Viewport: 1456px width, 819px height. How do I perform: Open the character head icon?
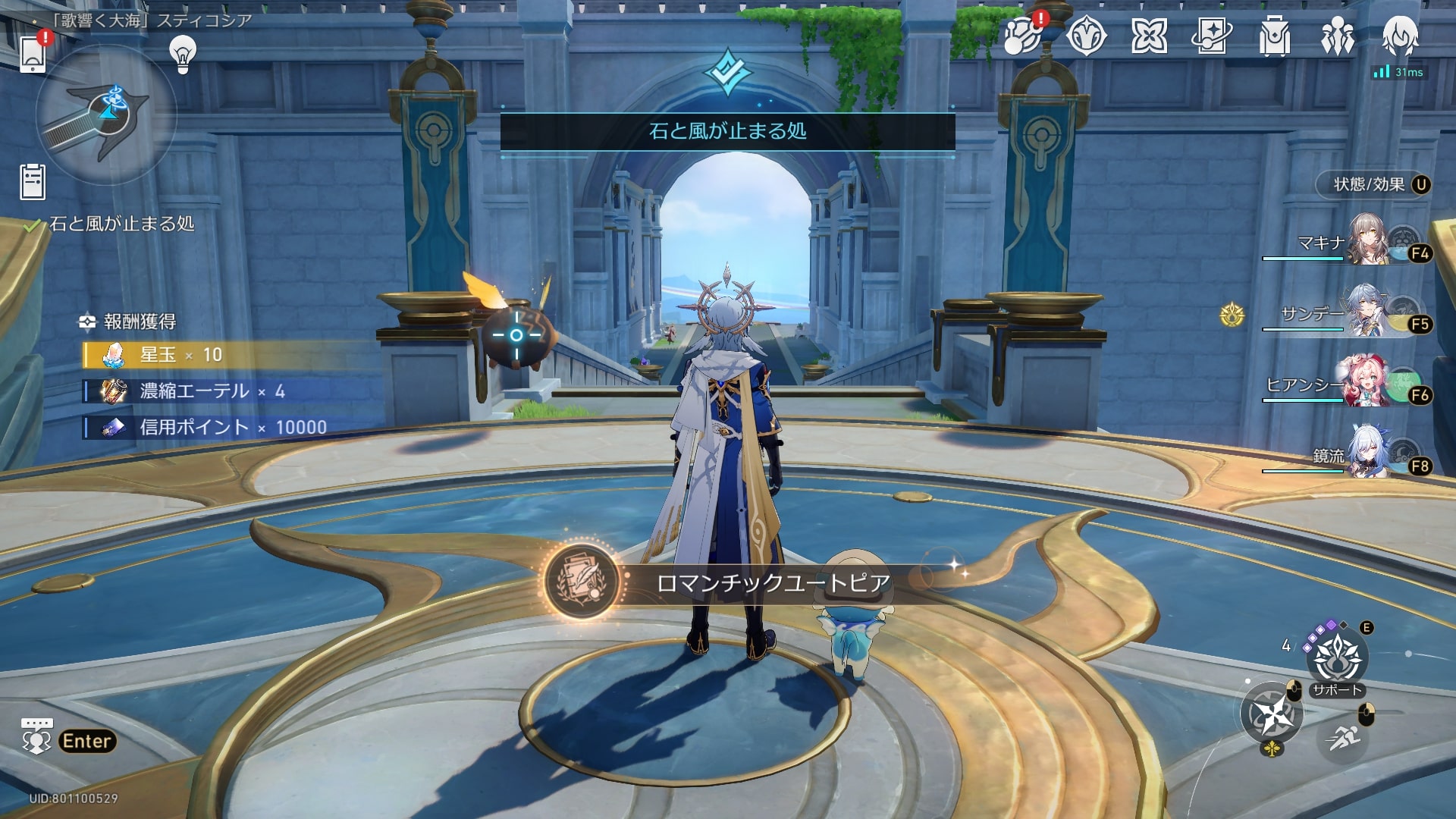tap(1399, 35)
